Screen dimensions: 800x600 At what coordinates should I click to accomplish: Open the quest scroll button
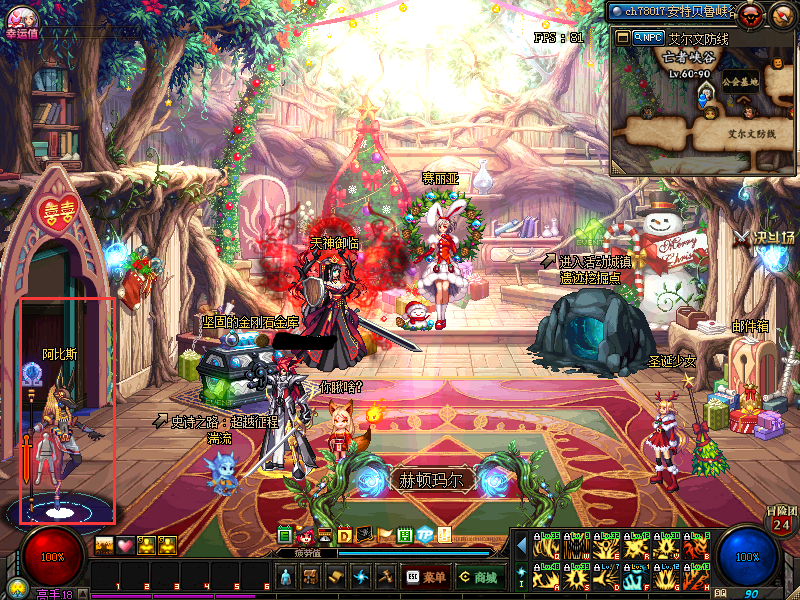pos(336,577)
